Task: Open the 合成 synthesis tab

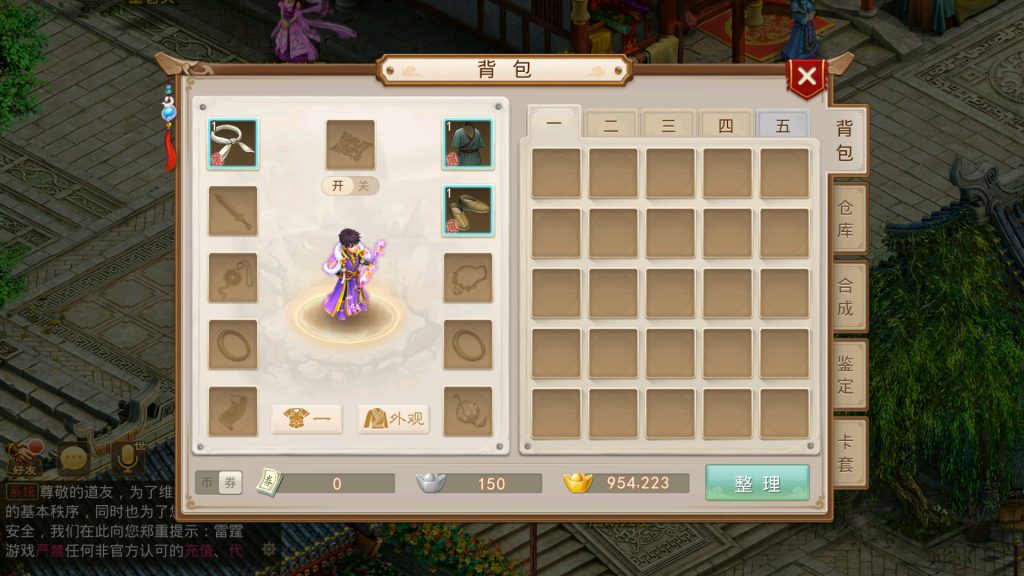Action: pyautogui.click(x=845, y=296)
